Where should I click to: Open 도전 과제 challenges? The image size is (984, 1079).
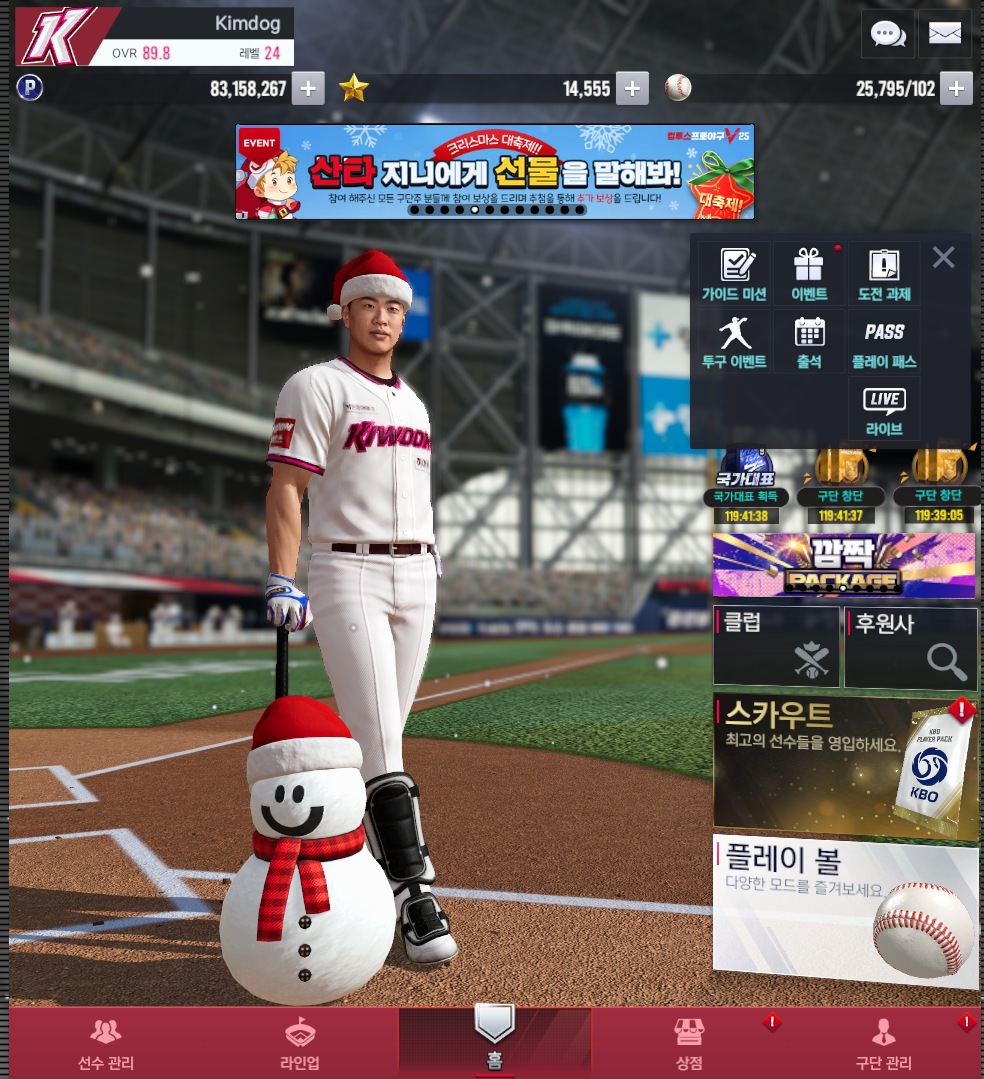click(x=884, y=274)
